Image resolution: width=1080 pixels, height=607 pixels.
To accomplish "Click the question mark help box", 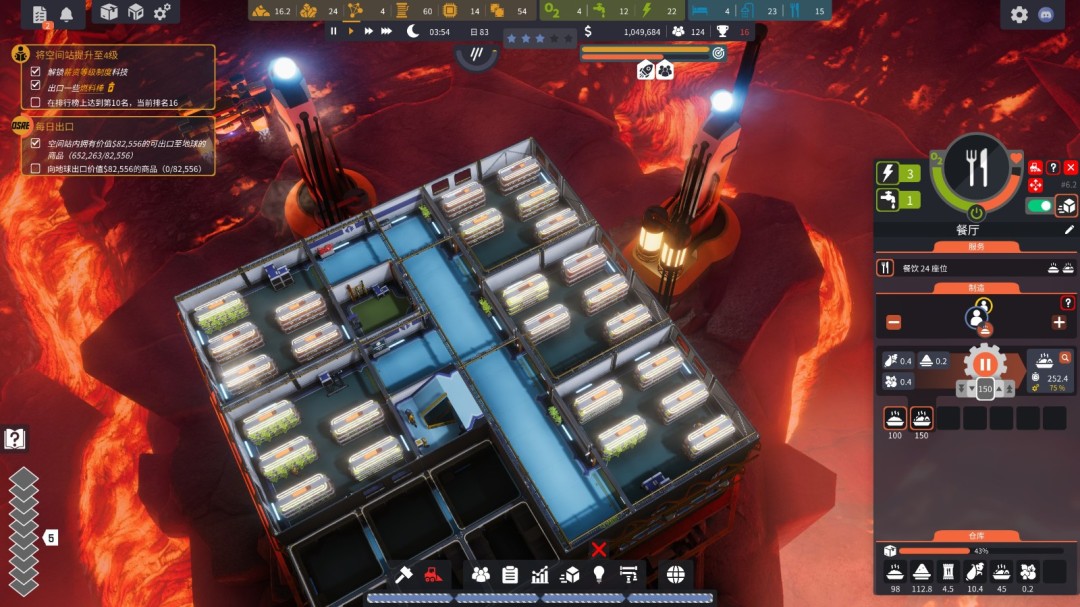I will [15, 438].
